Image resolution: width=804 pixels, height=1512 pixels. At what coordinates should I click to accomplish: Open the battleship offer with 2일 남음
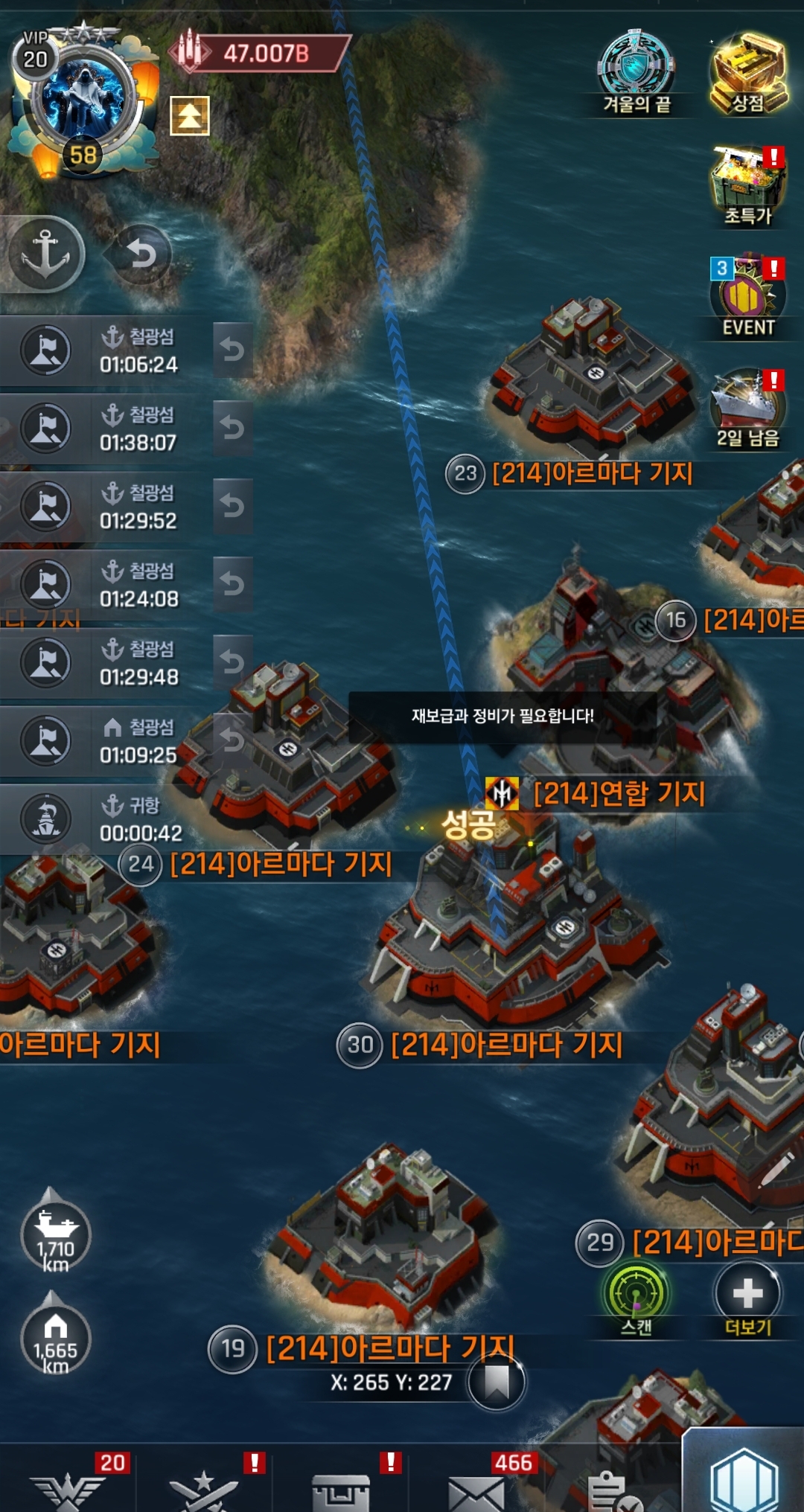pos(748,408)
